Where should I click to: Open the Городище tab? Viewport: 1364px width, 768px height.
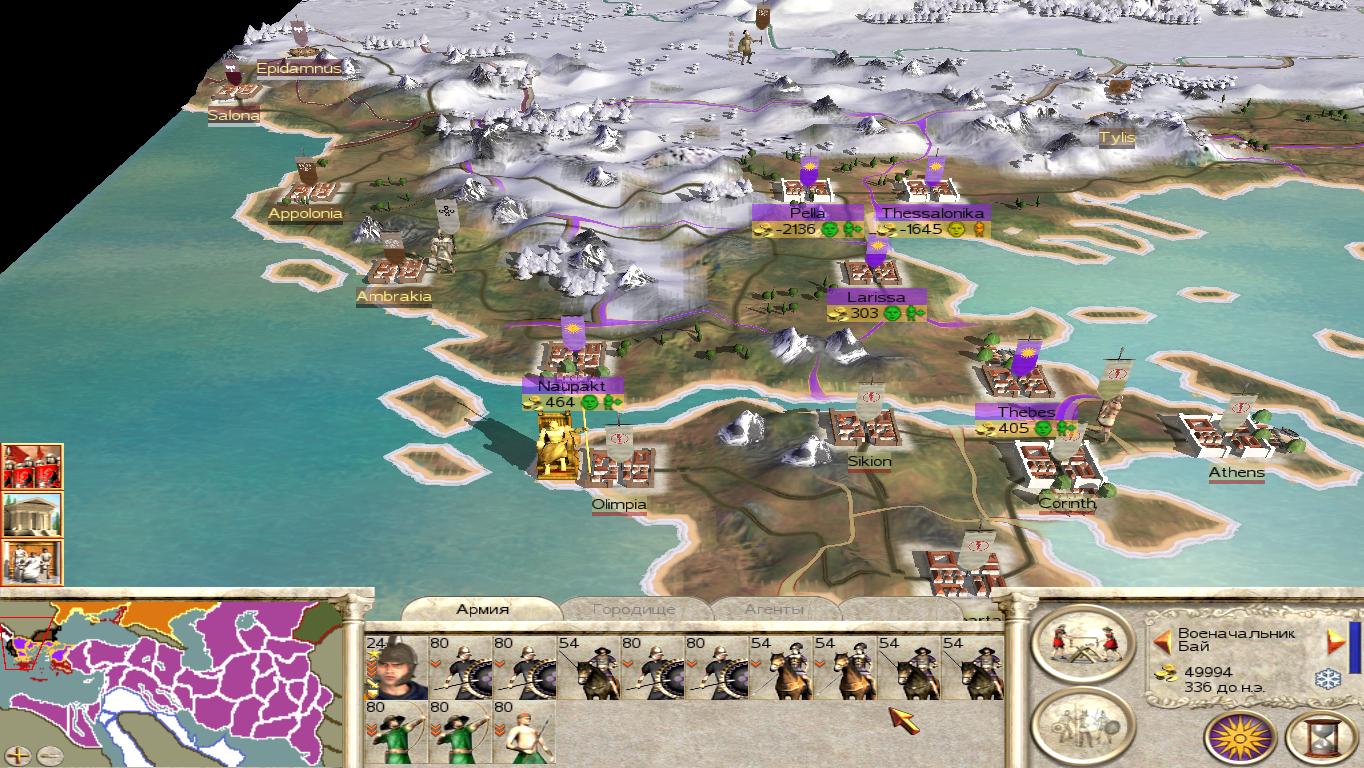coord(634,609)
